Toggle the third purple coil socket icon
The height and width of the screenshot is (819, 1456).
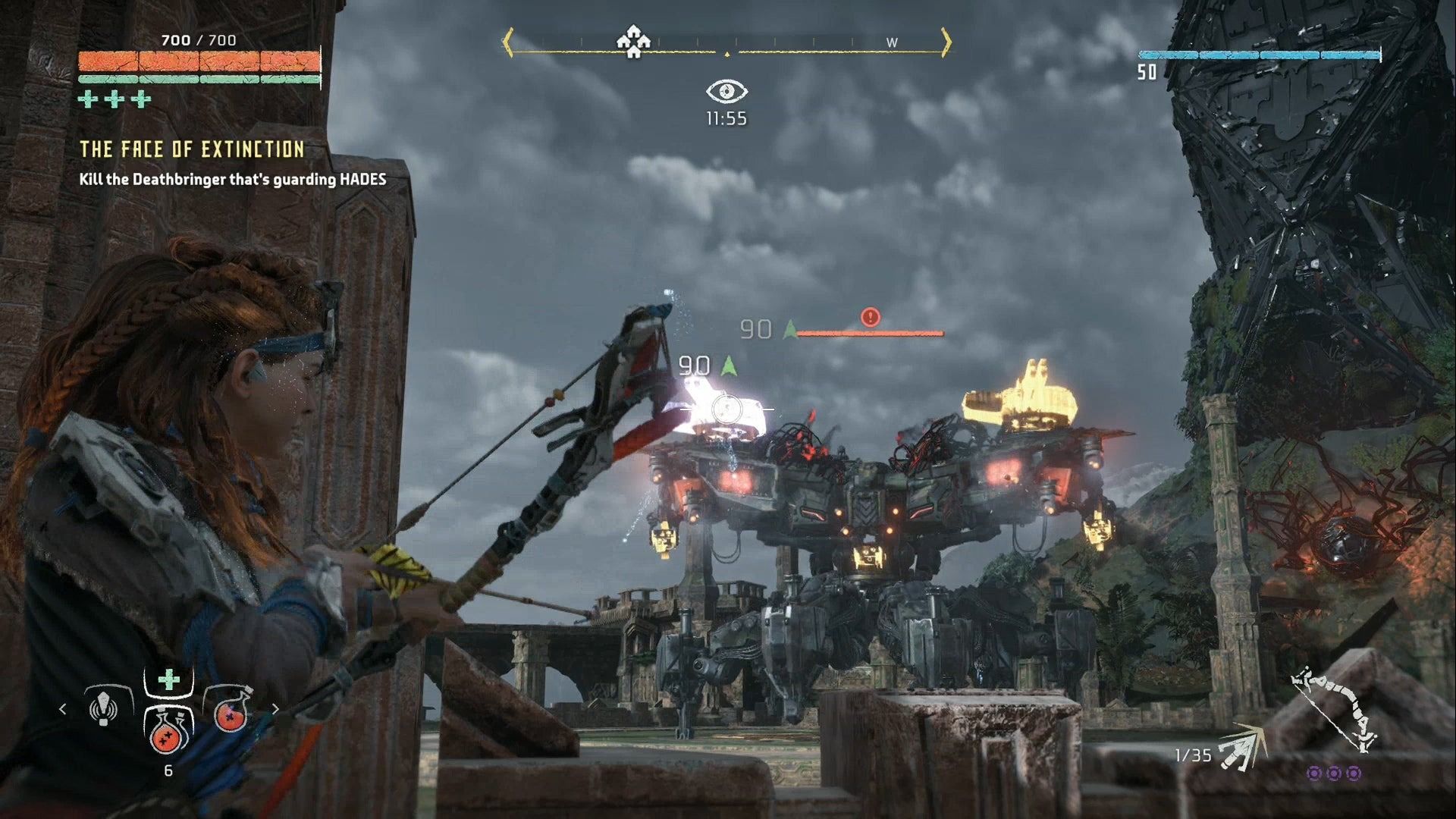pos(1354,774)
